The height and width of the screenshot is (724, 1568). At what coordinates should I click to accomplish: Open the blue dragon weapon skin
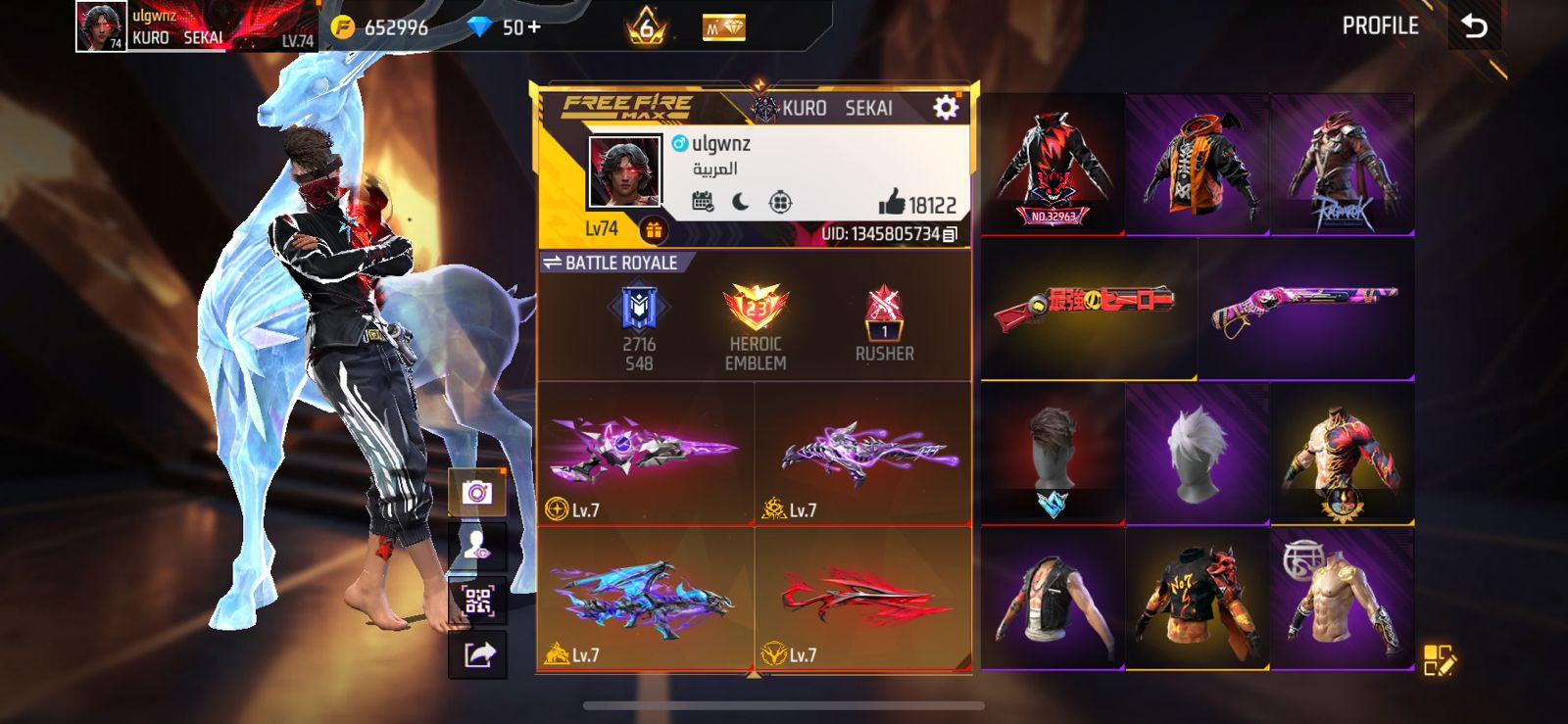pyautogui.click(x=645, y=598)
